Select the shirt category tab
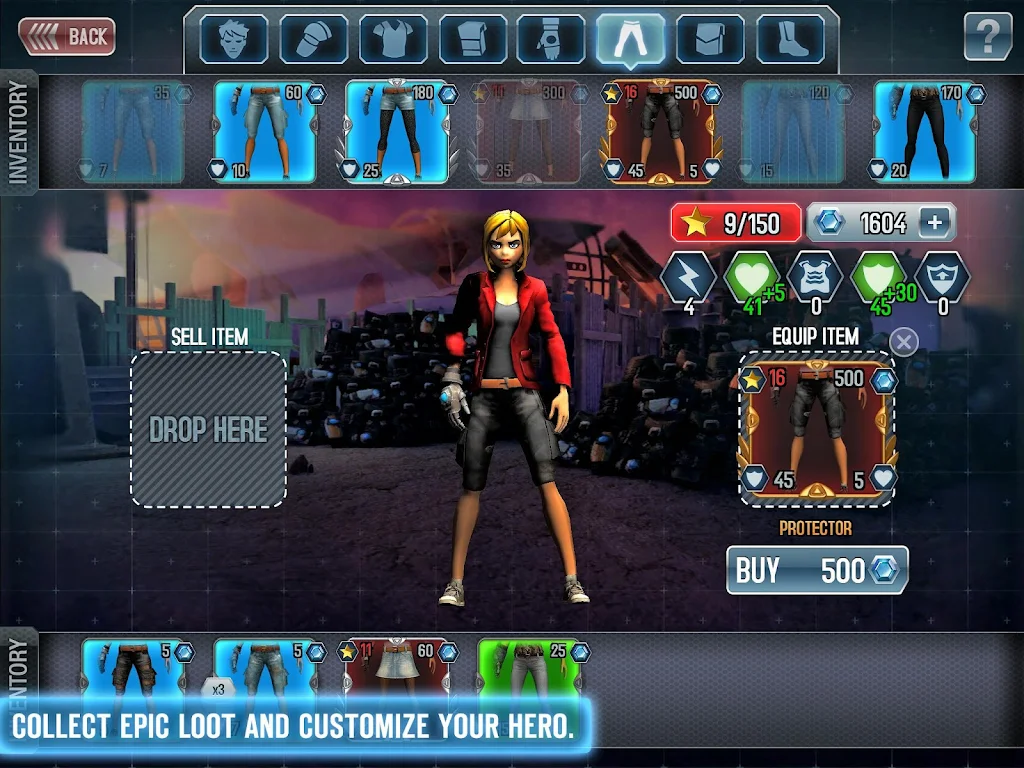Screen dimensions: 1024x768 393,39
